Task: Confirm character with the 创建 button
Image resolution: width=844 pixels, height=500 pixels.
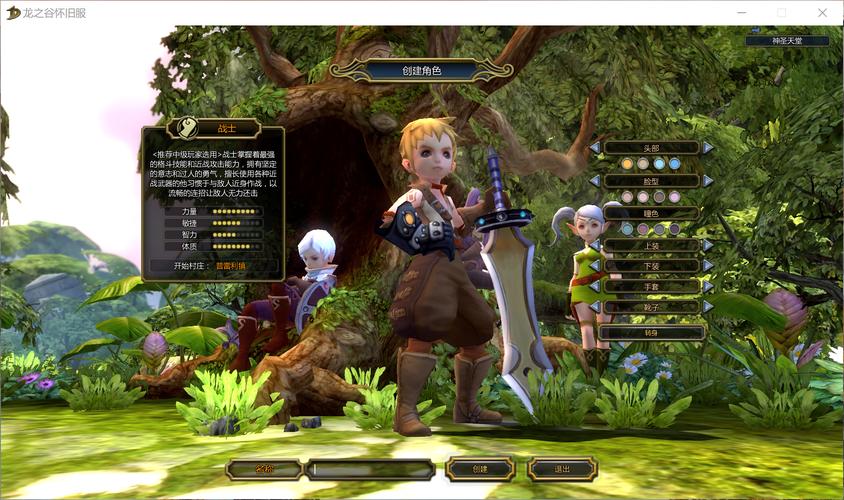Action: click(x=480, y=469)
